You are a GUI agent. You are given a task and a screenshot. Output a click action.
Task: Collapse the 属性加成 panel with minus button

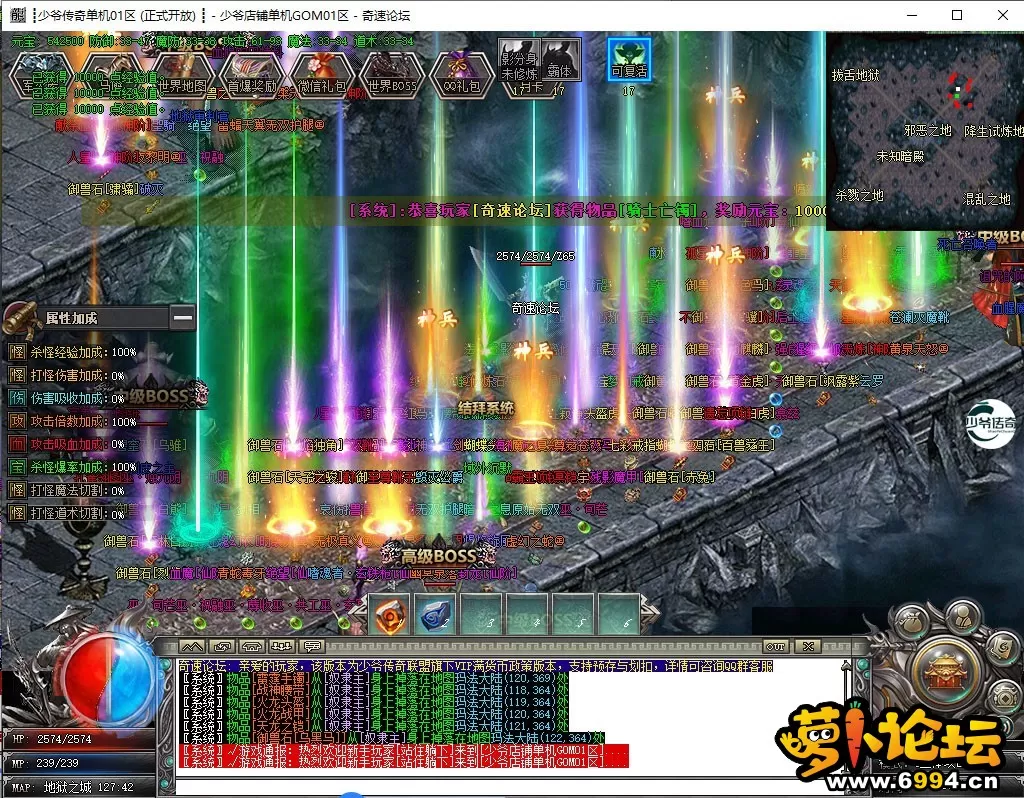coord(182,318)
